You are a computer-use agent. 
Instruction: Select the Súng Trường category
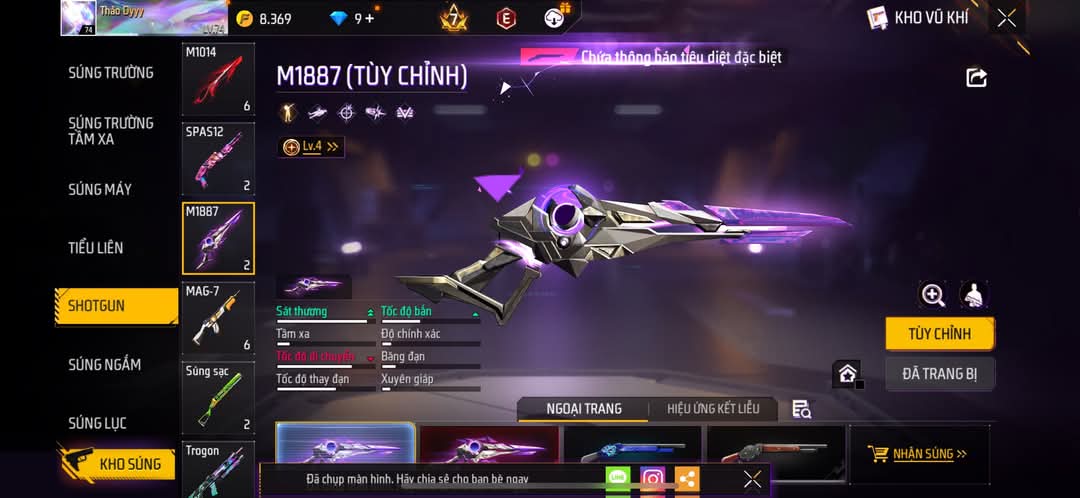(111, 72)
